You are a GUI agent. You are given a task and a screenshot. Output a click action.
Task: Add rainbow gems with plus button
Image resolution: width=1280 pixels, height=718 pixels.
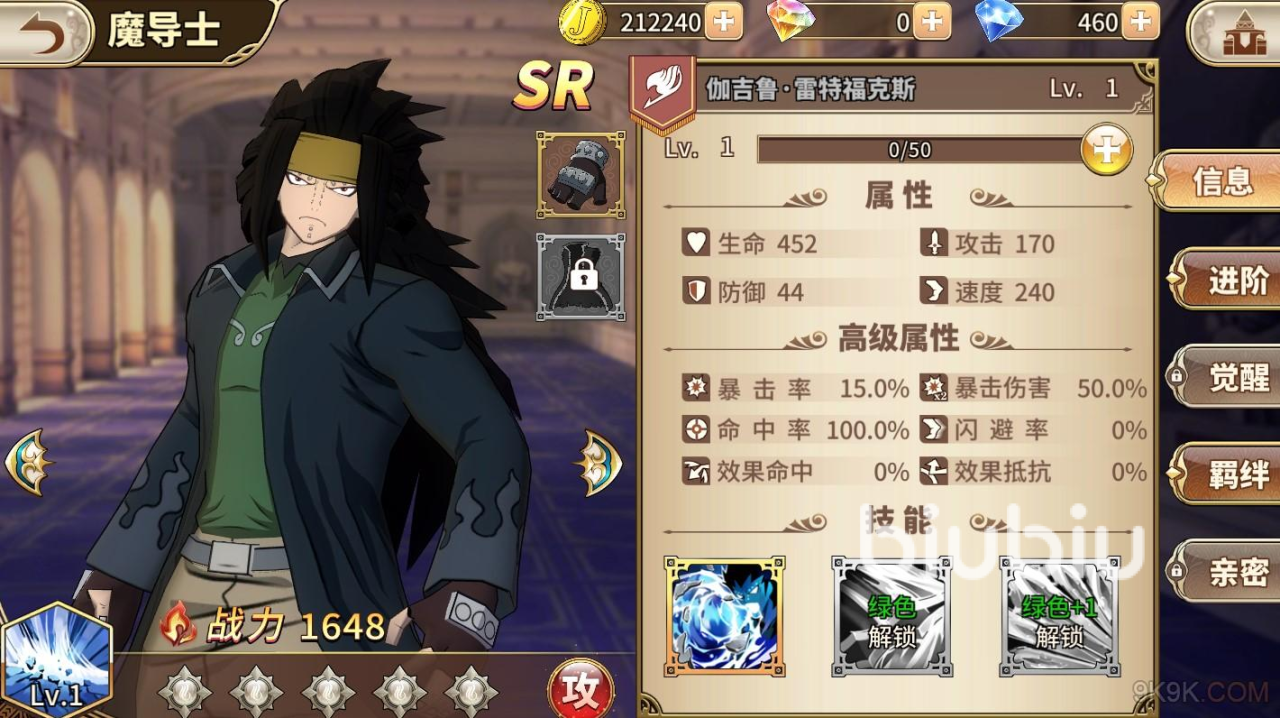[x=932, y=21]
